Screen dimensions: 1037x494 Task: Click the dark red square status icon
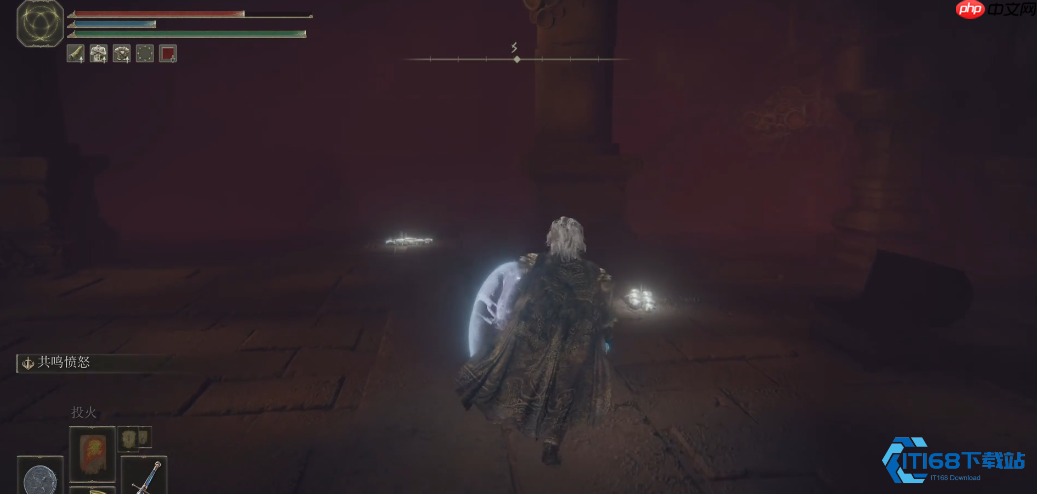[x=168, y=54]
